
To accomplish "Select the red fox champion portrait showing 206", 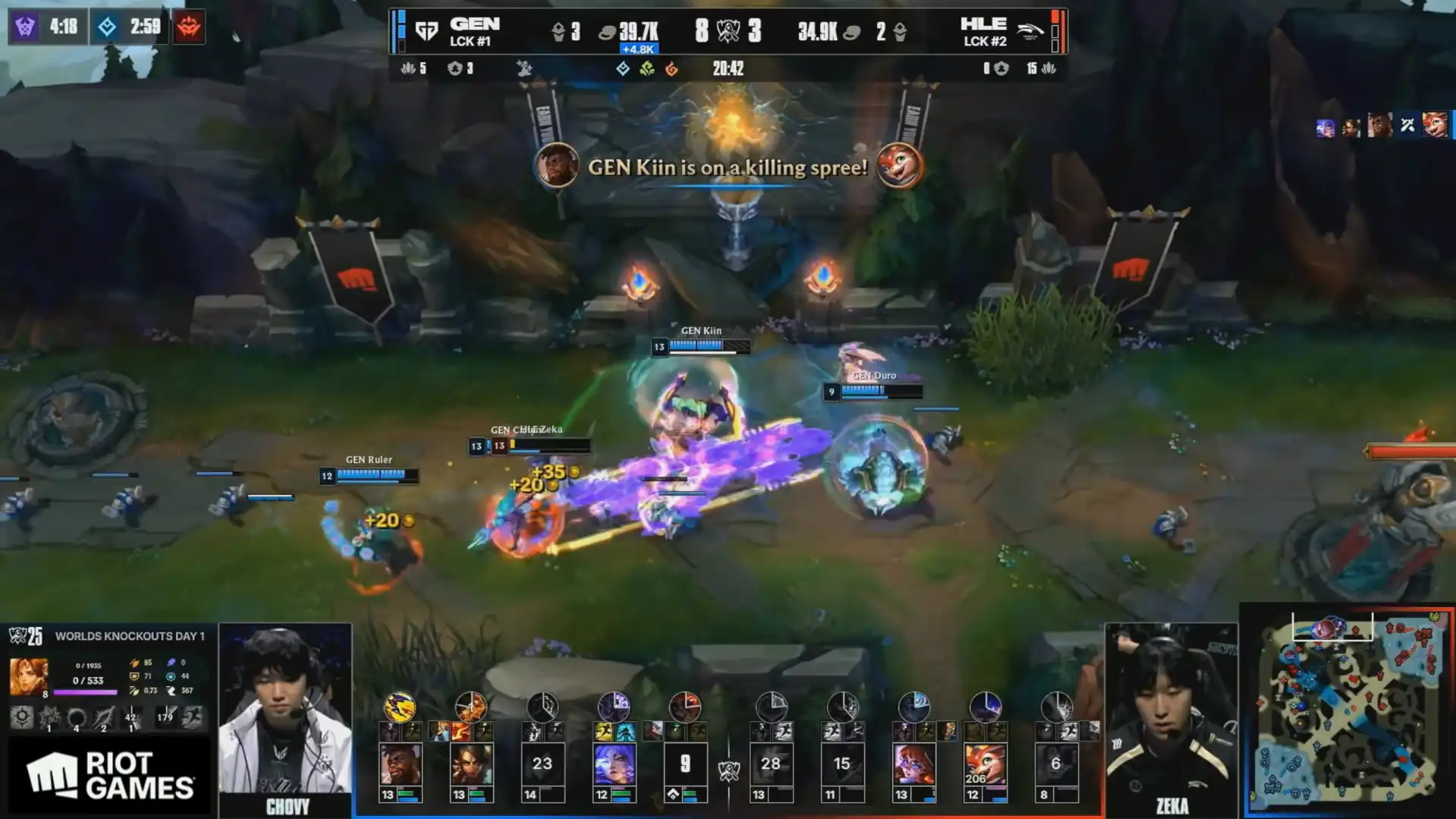I will (985, 764).
